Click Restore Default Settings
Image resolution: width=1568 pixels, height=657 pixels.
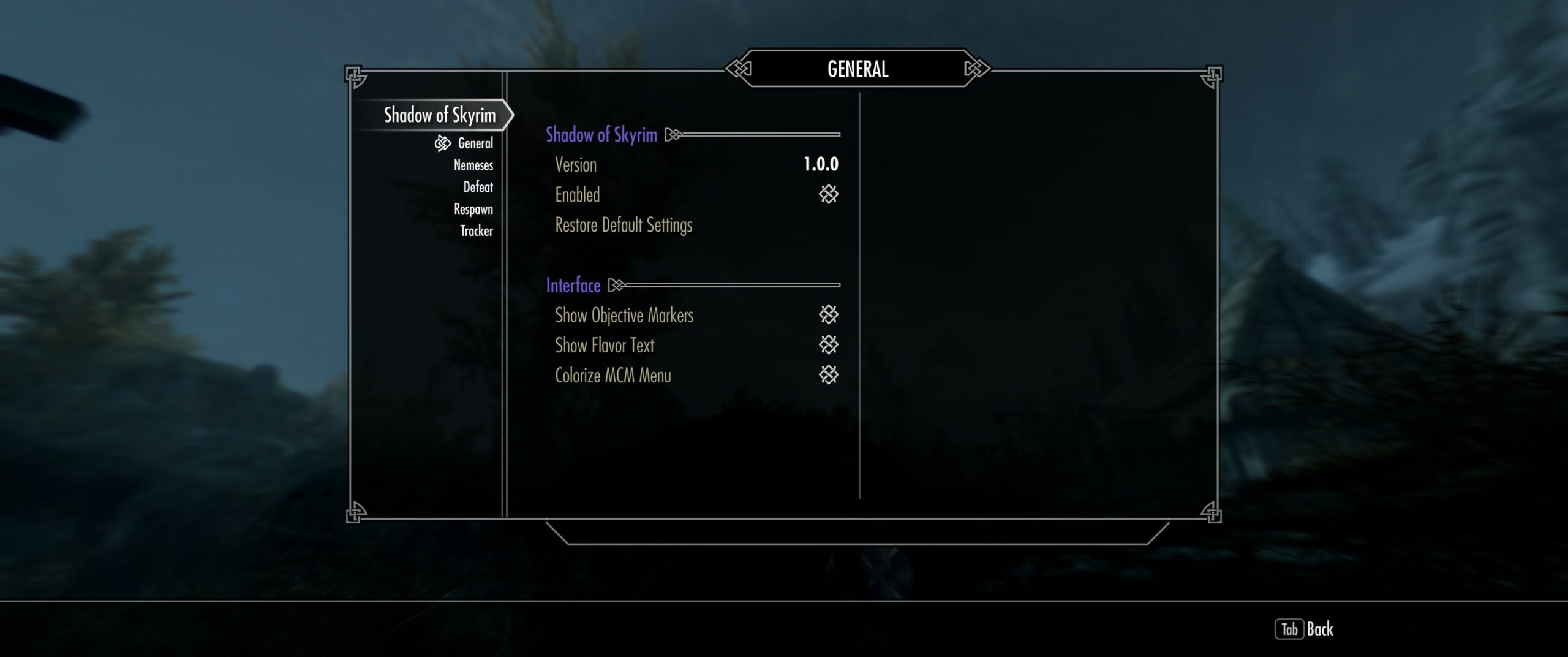coord(624,226)
